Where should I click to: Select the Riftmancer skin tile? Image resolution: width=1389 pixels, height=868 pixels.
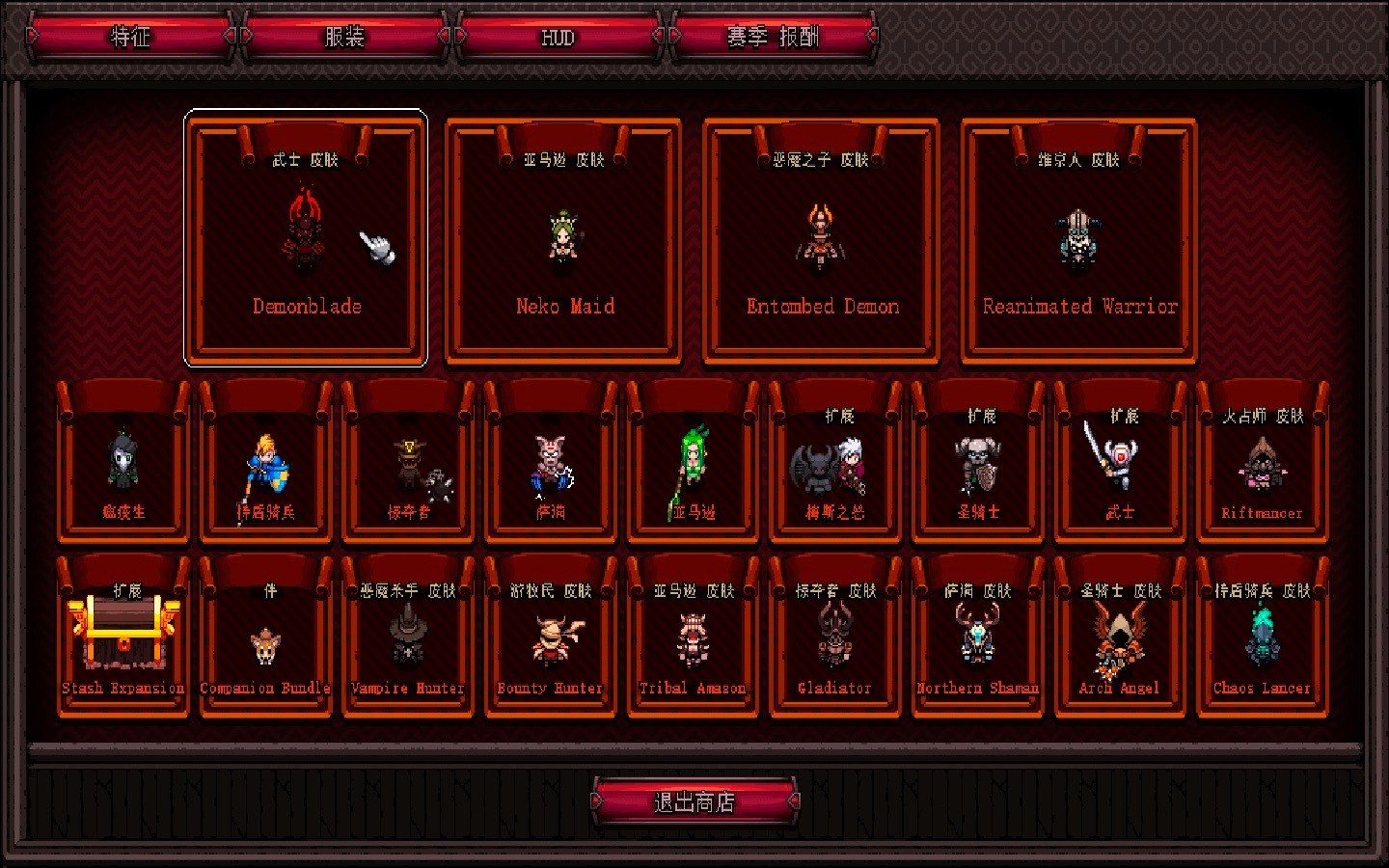click(x=1262, y=464)
